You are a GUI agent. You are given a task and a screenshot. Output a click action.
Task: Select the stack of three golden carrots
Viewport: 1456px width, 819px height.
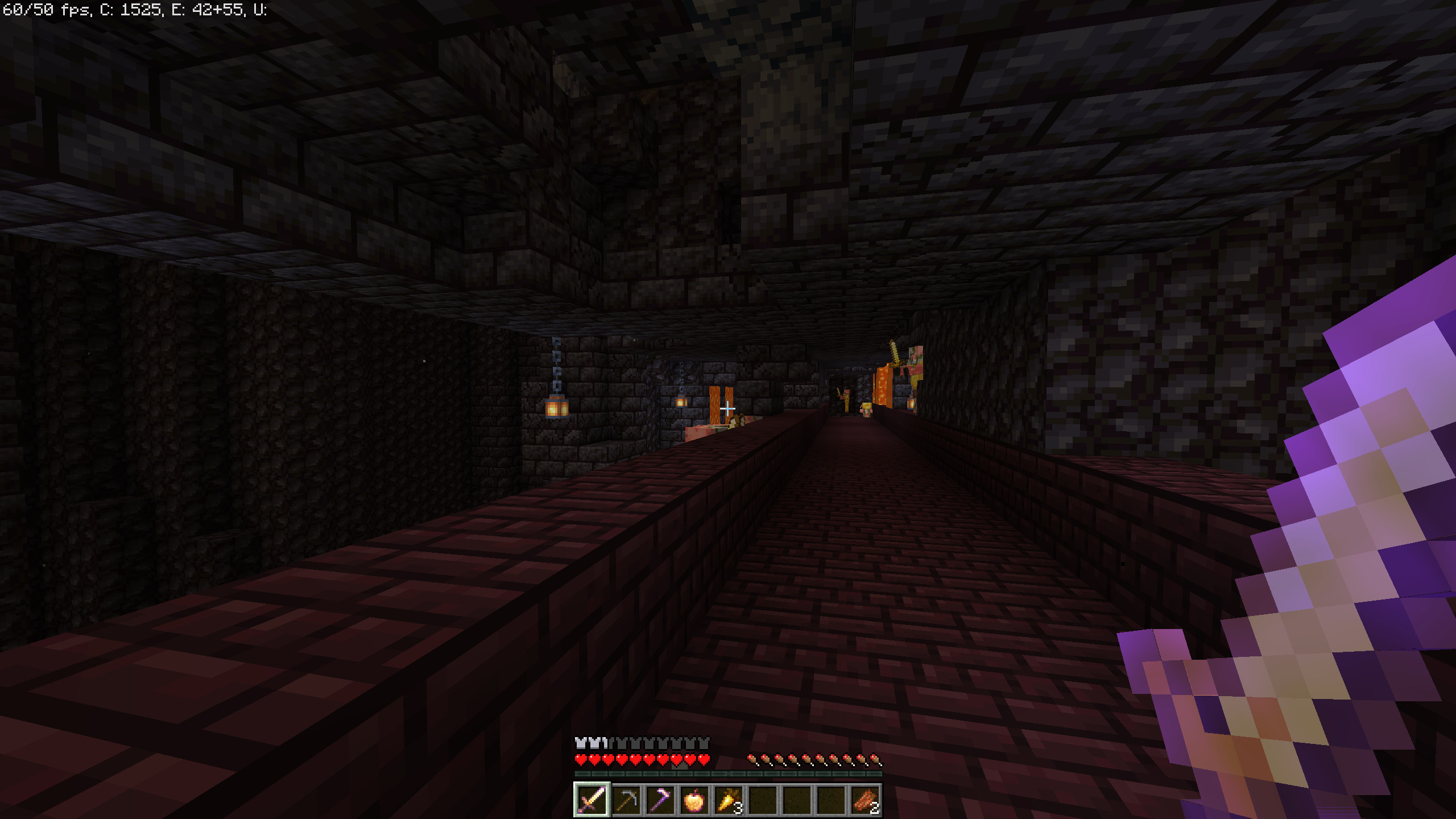[x=728, y=801]
